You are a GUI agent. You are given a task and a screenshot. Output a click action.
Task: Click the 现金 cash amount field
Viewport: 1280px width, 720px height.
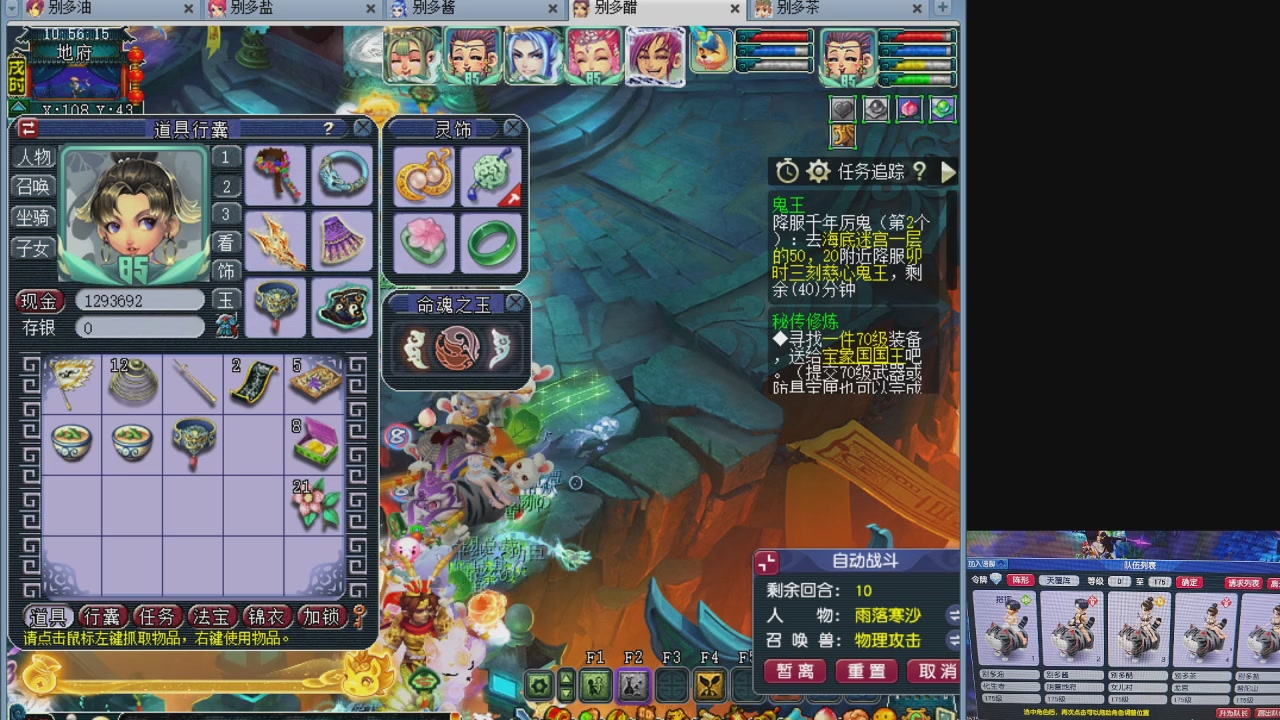click(x=139, y=300)
